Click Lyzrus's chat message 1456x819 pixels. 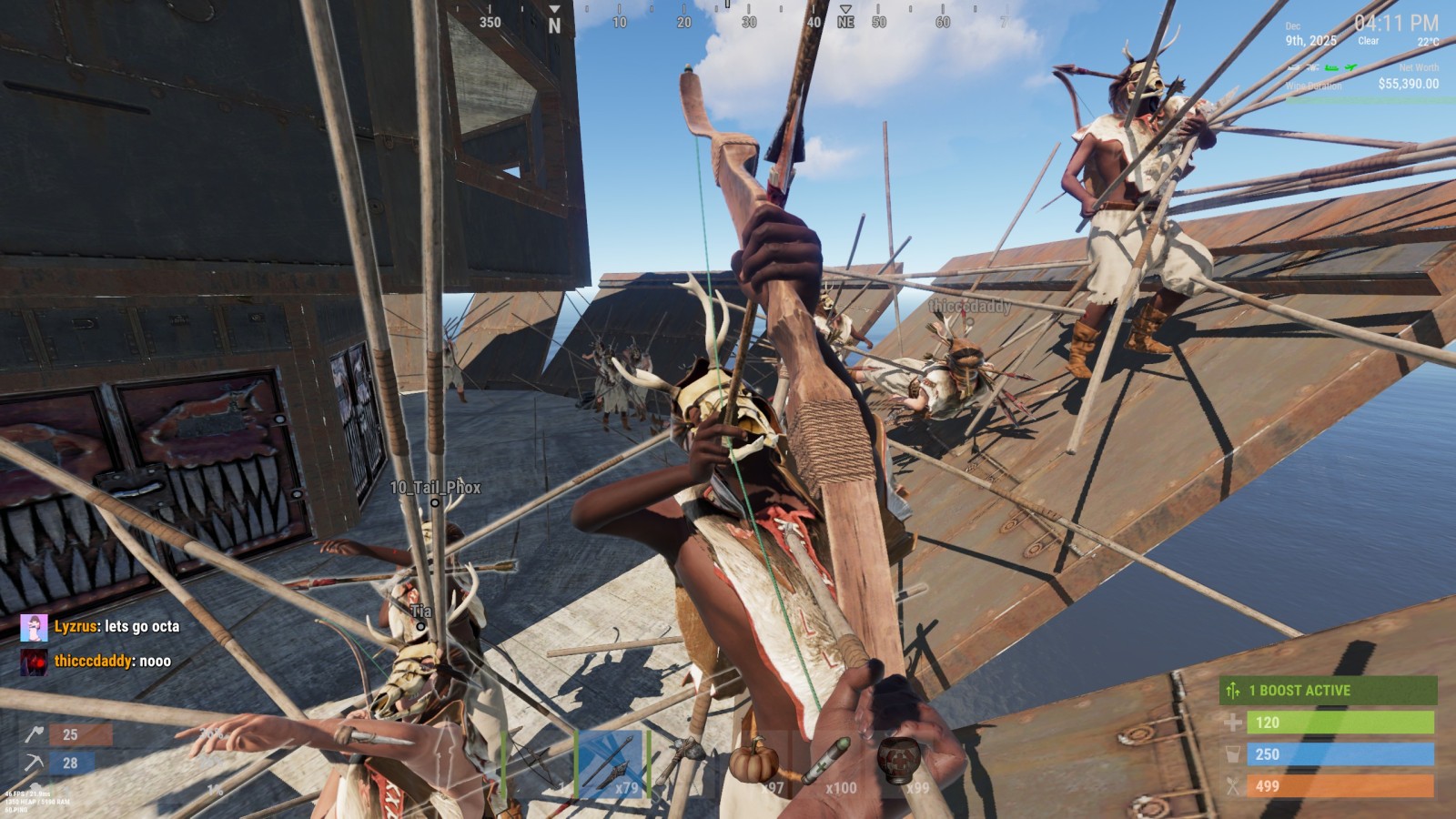tap(116, 627)
